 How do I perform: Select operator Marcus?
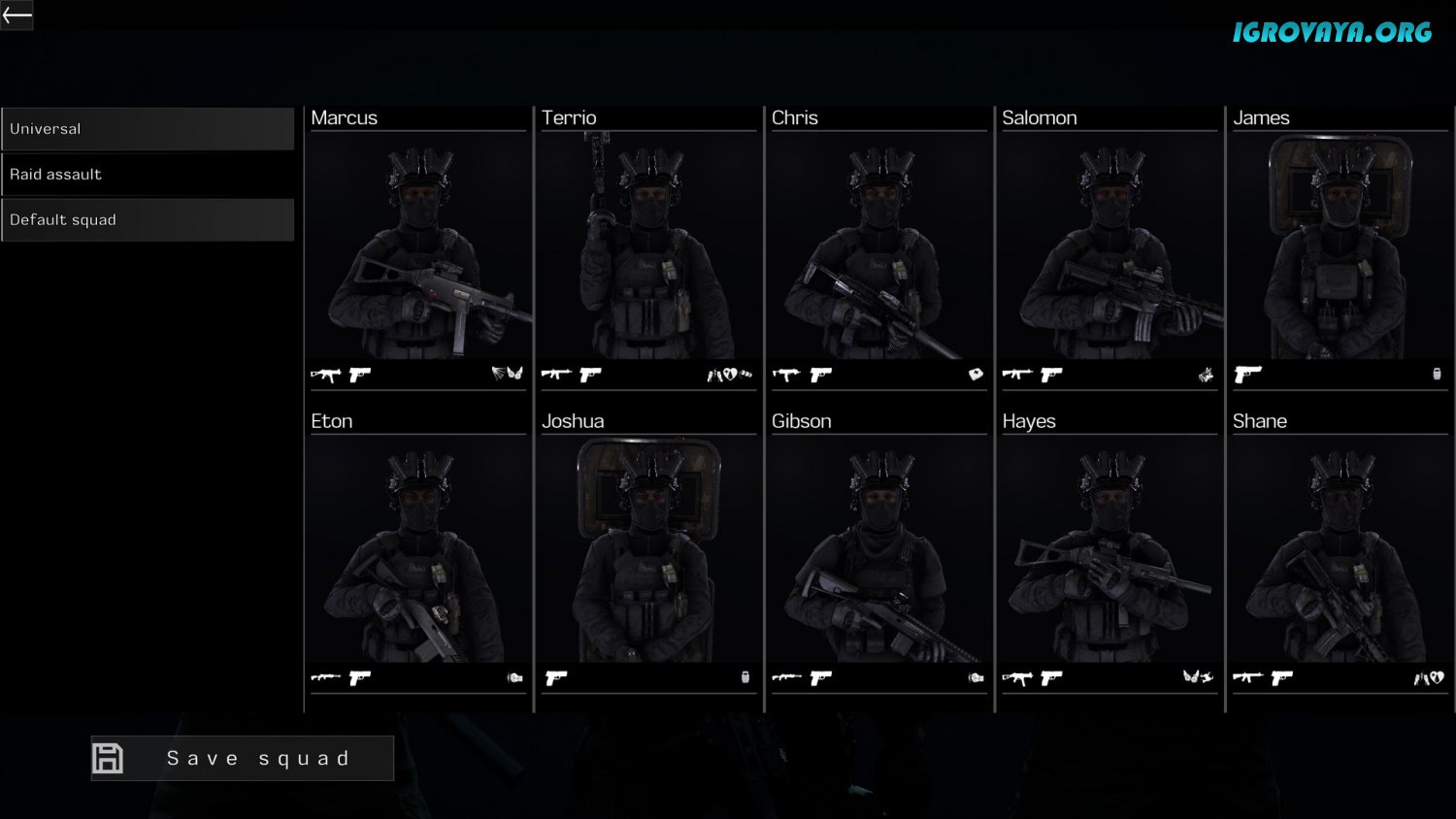point(418,247)
